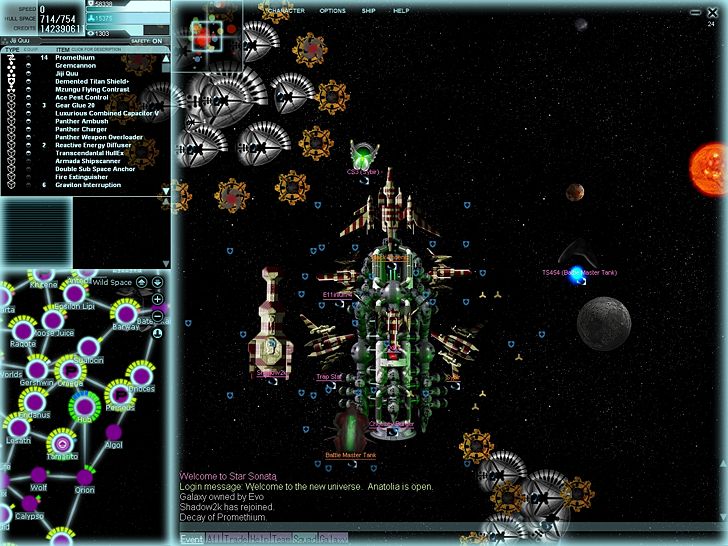Open the Help menu

401,10
